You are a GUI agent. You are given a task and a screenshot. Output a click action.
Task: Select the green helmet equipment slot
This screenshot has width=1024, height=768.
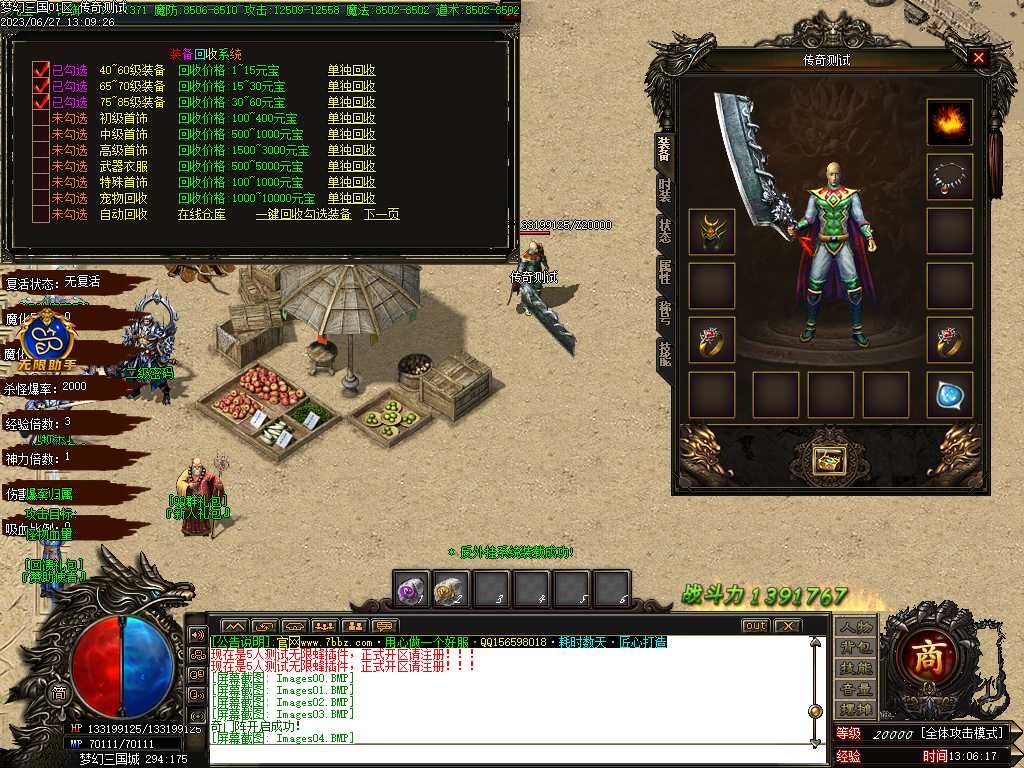711,231
